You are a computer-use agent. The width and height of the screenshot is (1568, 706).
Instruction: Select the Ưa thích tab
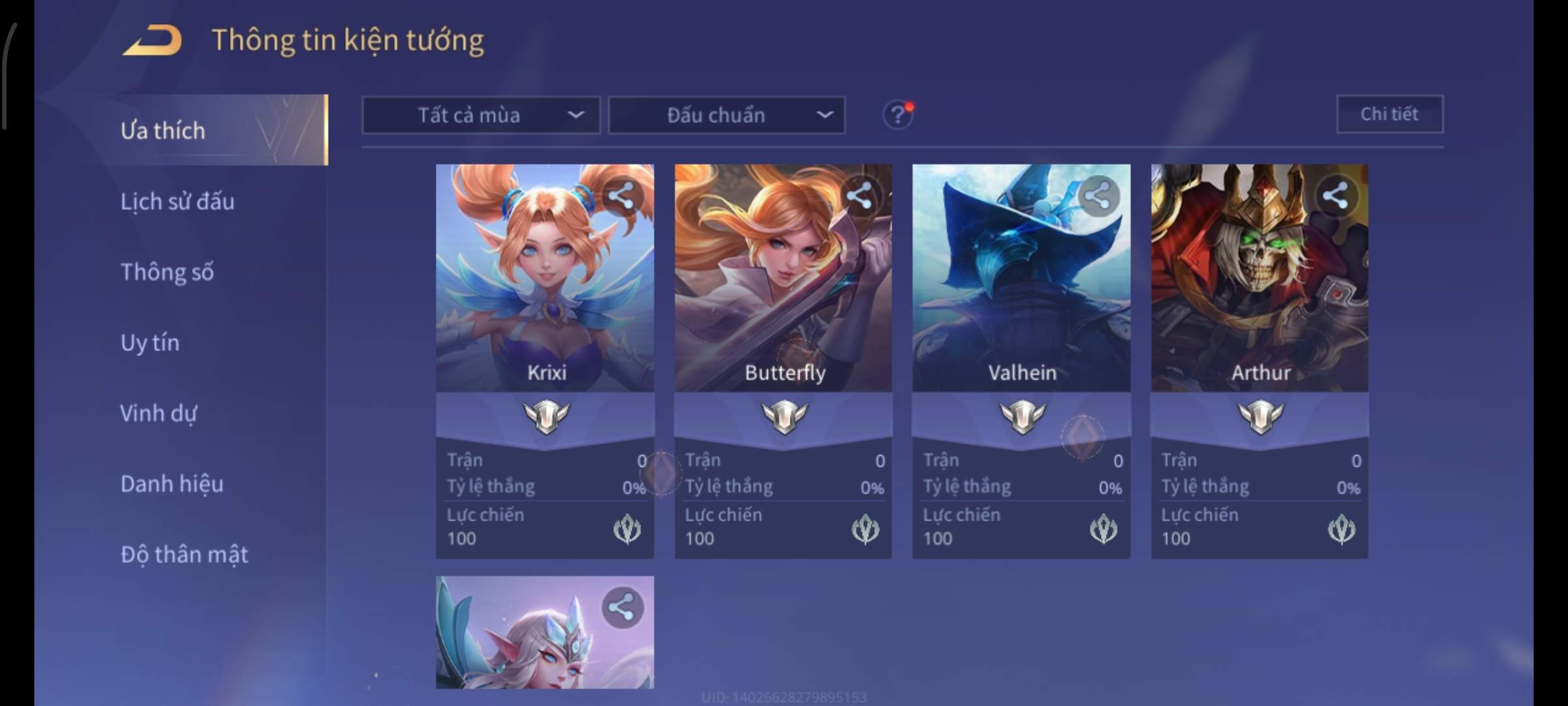pos(163,131)
